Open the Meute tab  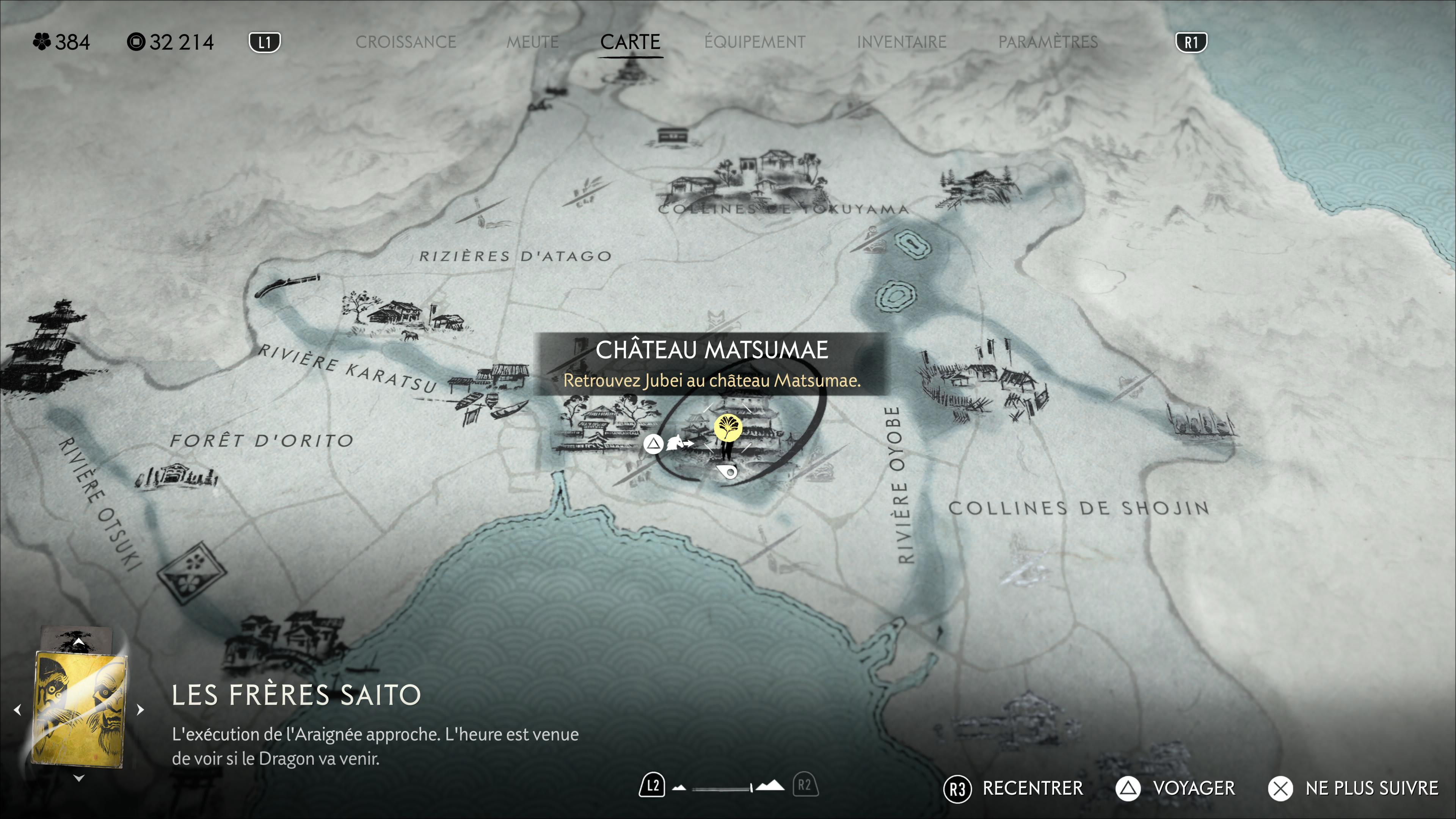pyautogui.click(x=532, y=42)
